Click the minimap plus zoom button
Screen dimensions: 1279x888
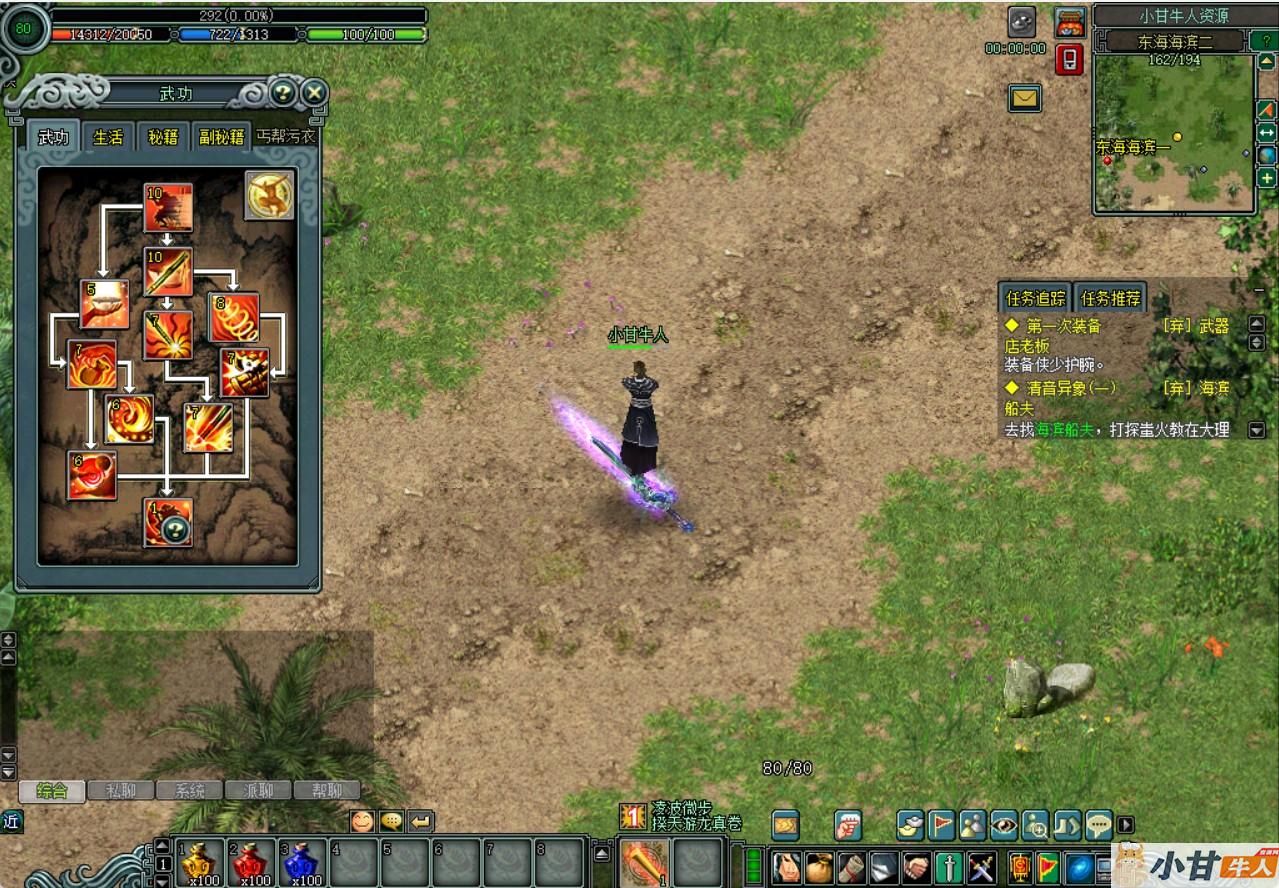point(1266,179)
